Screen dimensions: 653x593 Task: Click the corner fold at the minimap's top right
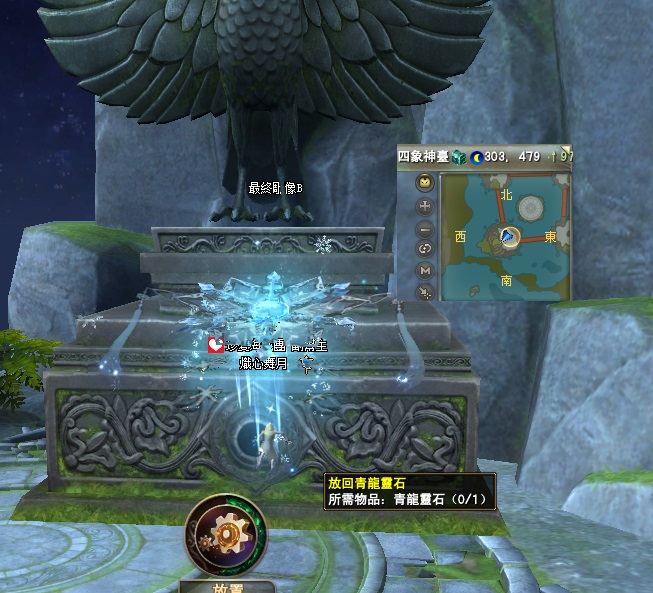point(567,149)
